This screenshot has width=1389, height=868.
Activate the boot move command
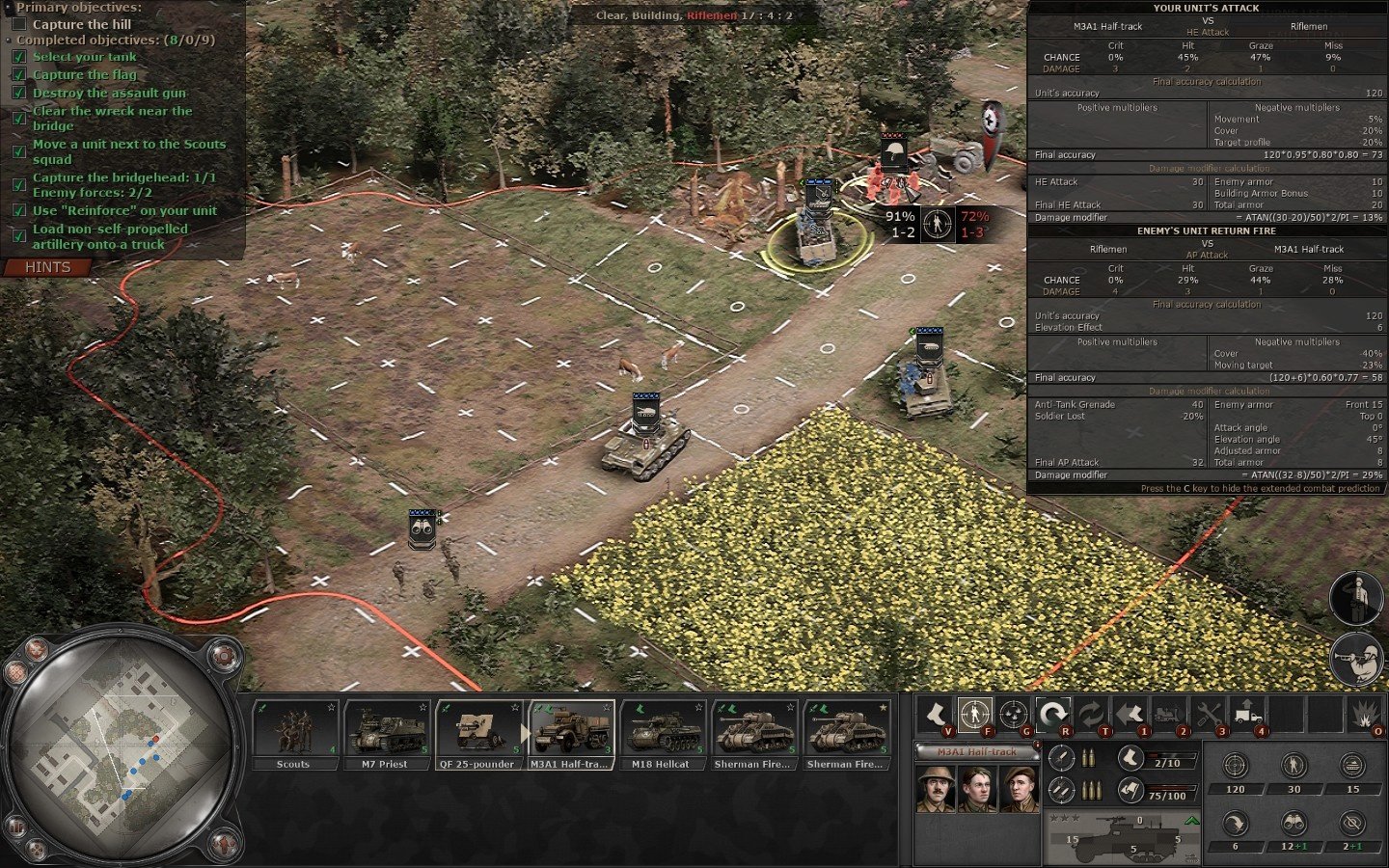(935, 715)
